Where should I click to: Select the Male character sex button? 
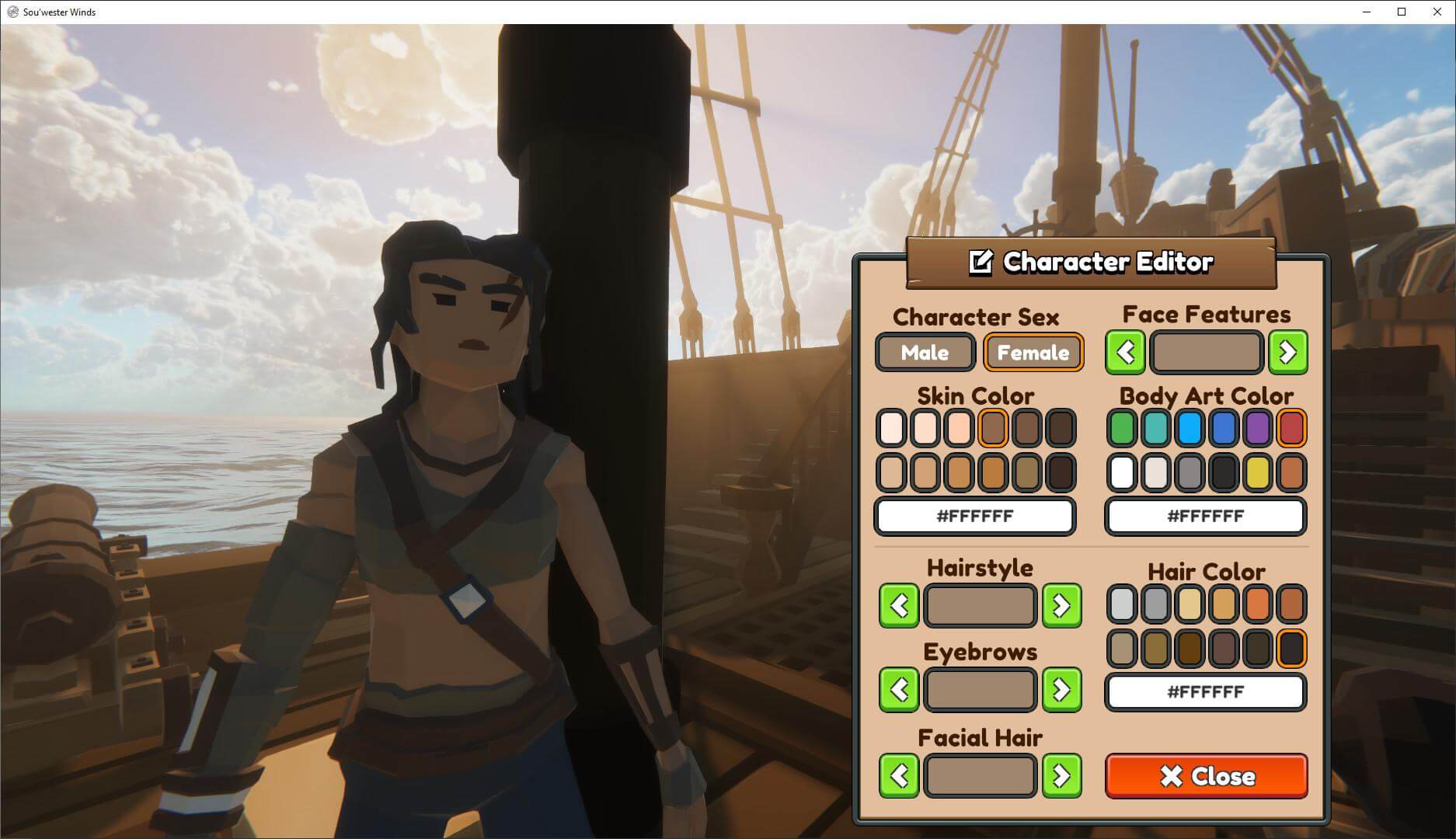pyautogui.click(x=925, y=353)
